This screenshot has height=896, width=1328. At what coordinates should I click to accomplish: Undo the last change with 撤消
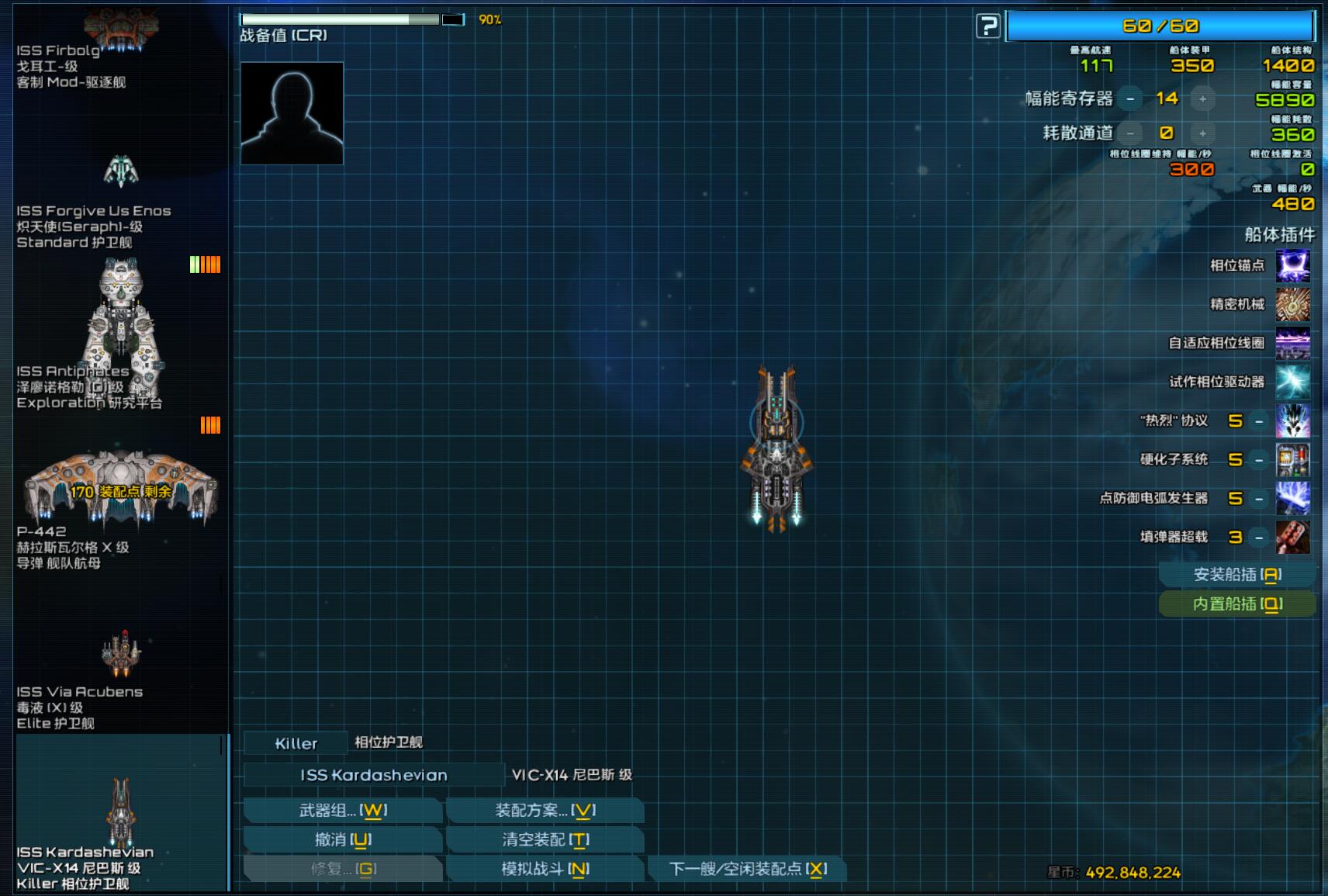[x=343, y=839]
